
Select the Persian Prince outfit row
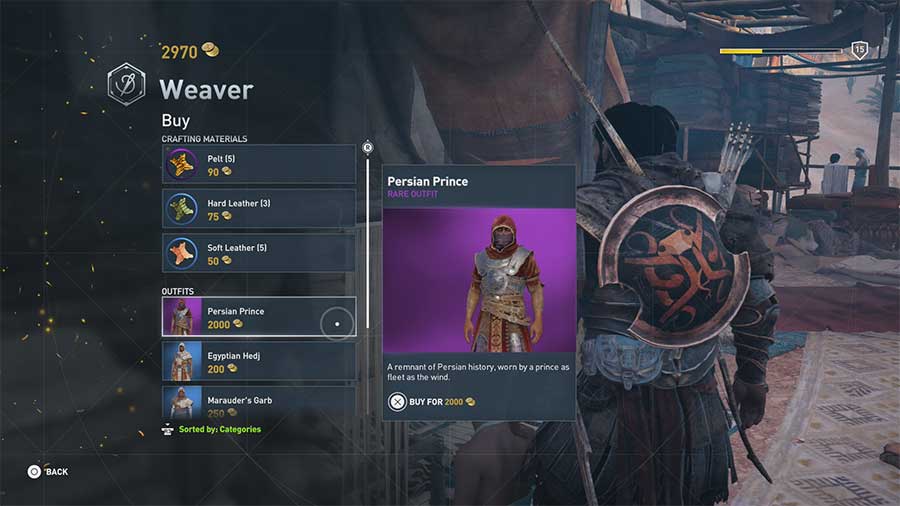[258, 317]
